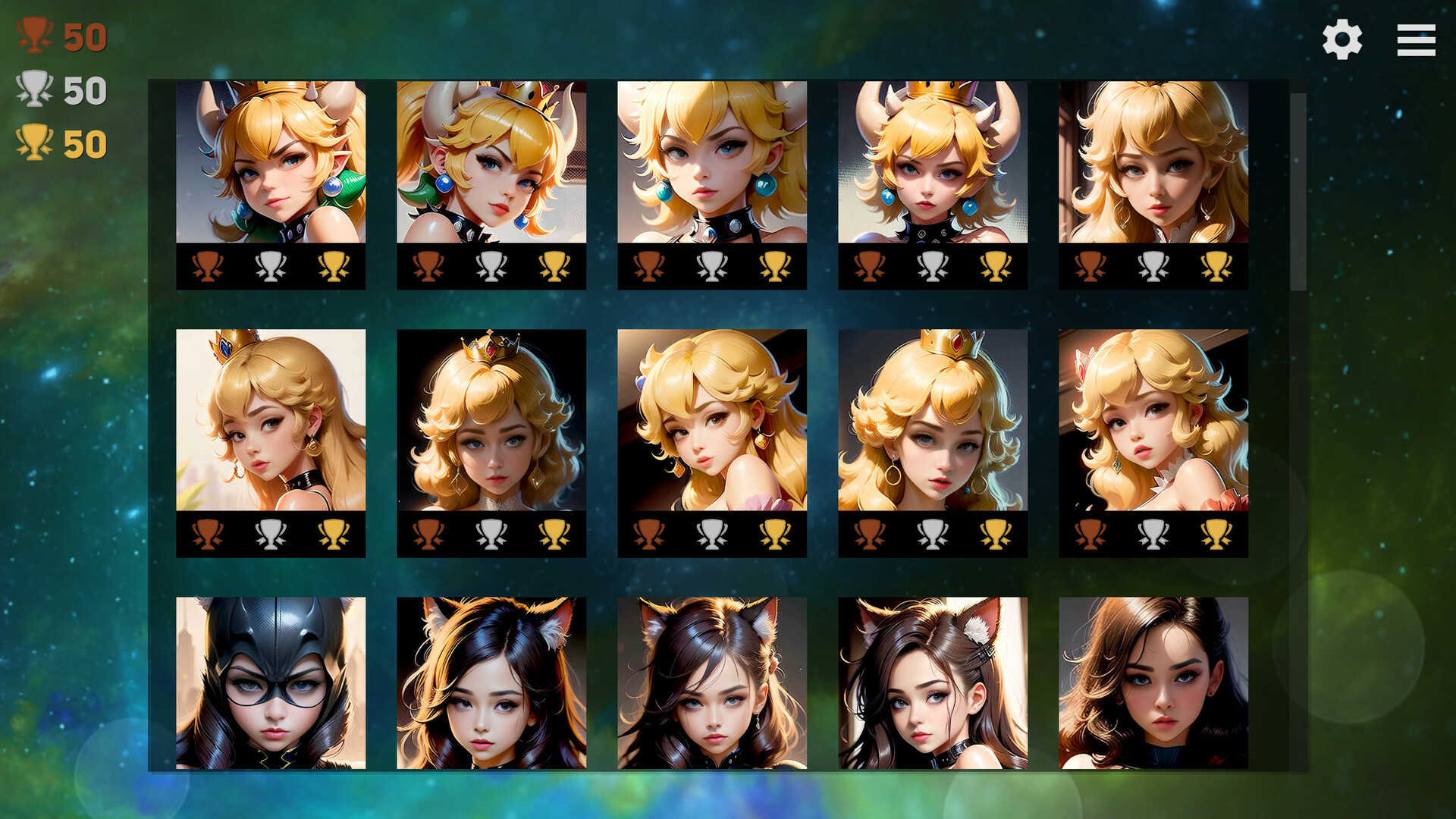Select the silver trophy under the middle second-row portrait
The height and width of the screenshot is (819, 1456).
tap(711, 536)
